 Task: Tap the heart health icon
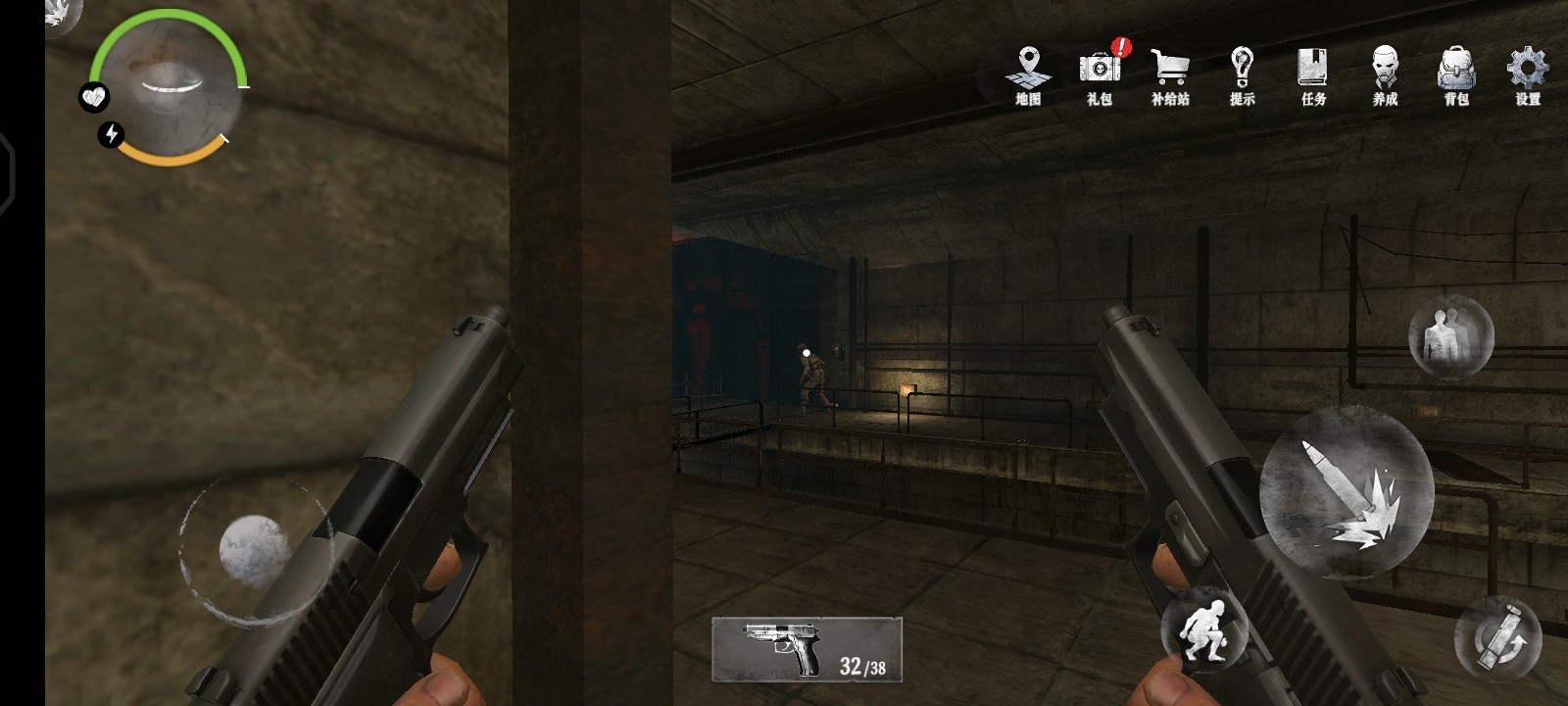pyautogui.click(x=94, y=97)
